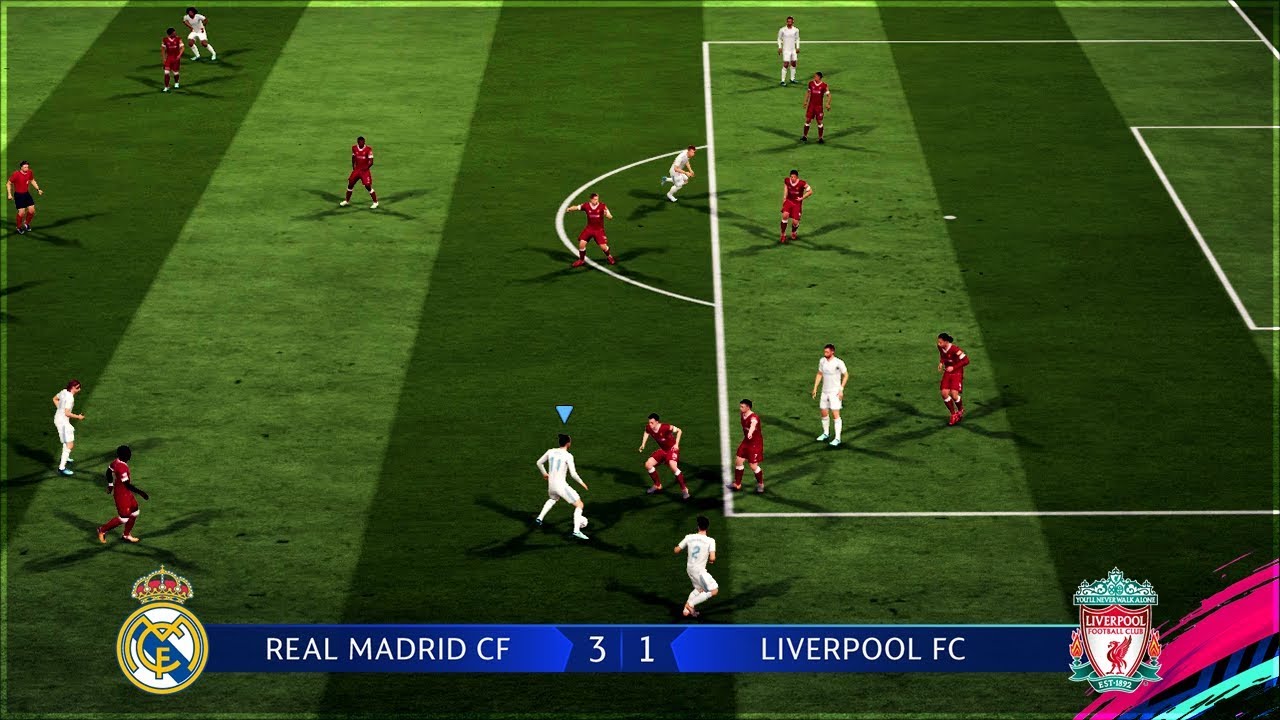1280x720 pixels.
Task: Click the Real Madrid club crest
Action: pyautogui.click(x=162, y=632)
